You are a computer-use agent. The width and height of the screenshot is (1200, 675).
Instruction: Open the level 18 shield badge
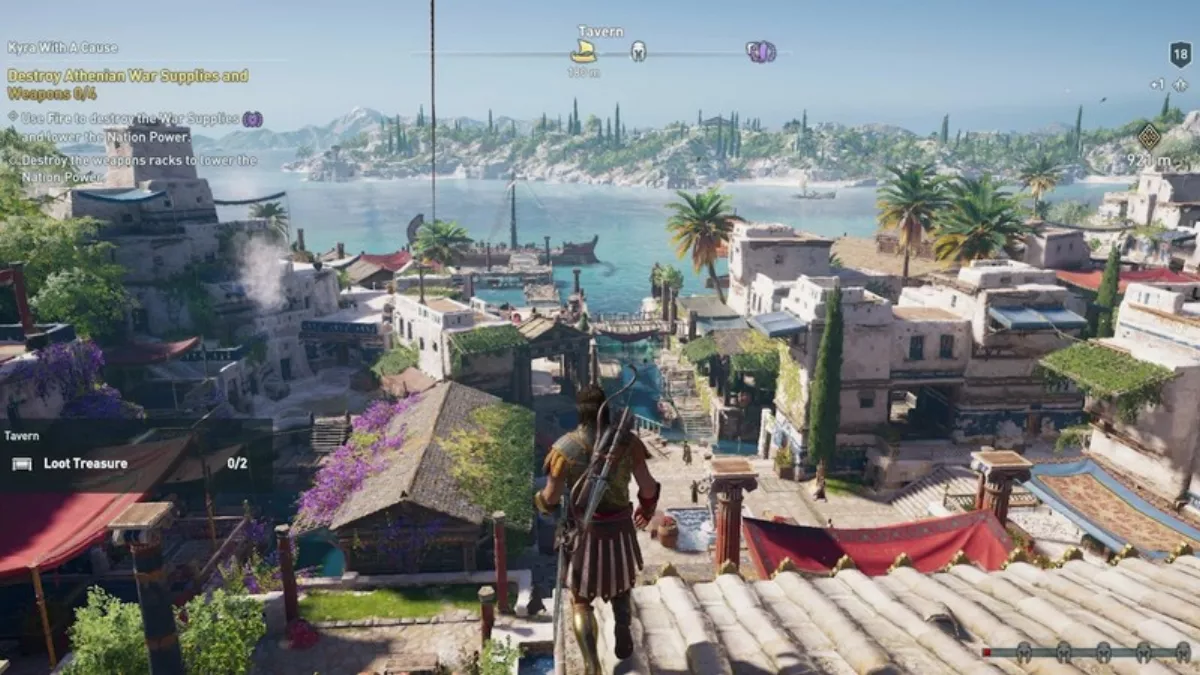click(1180, 54)
